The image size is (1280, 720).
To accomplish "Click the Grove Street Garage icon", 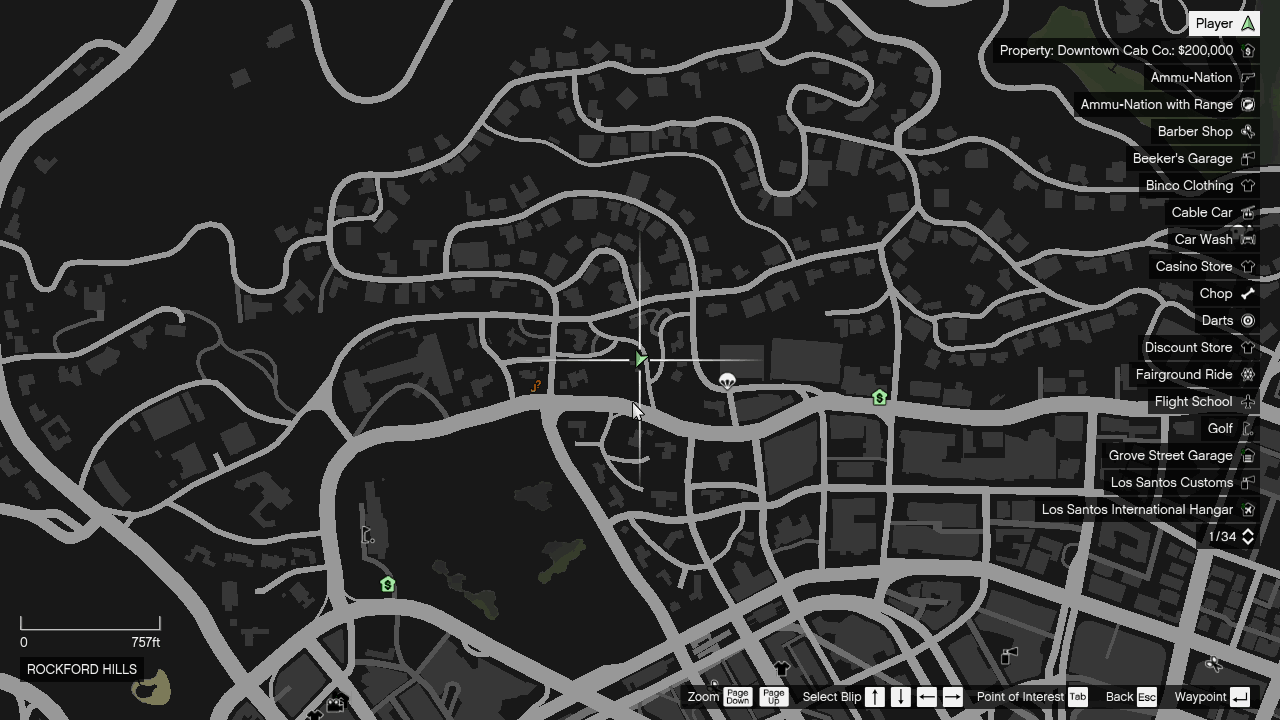I will [x=1247, y=455].
